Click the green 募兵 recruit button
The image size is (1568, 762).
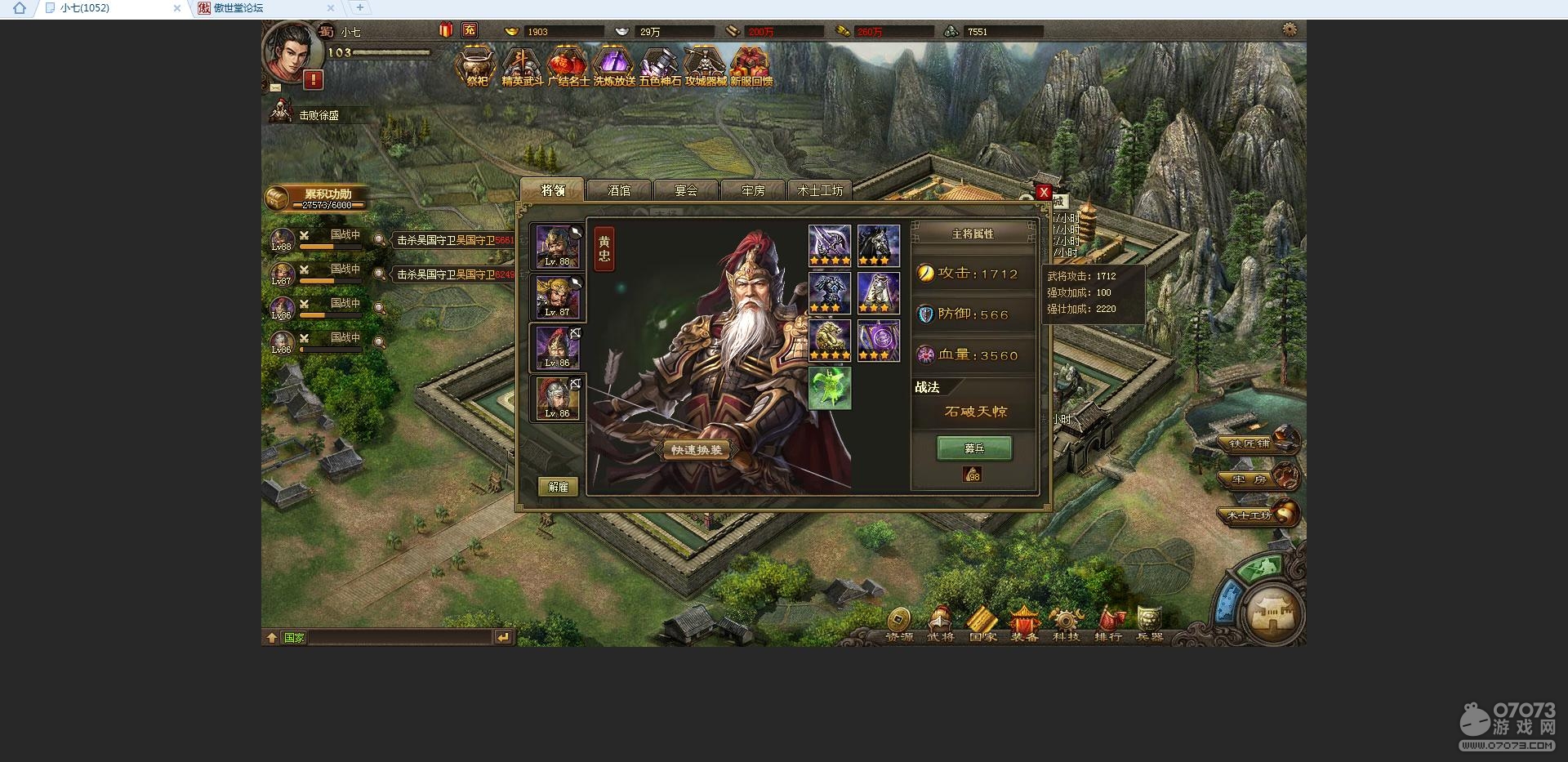[973, 448]
